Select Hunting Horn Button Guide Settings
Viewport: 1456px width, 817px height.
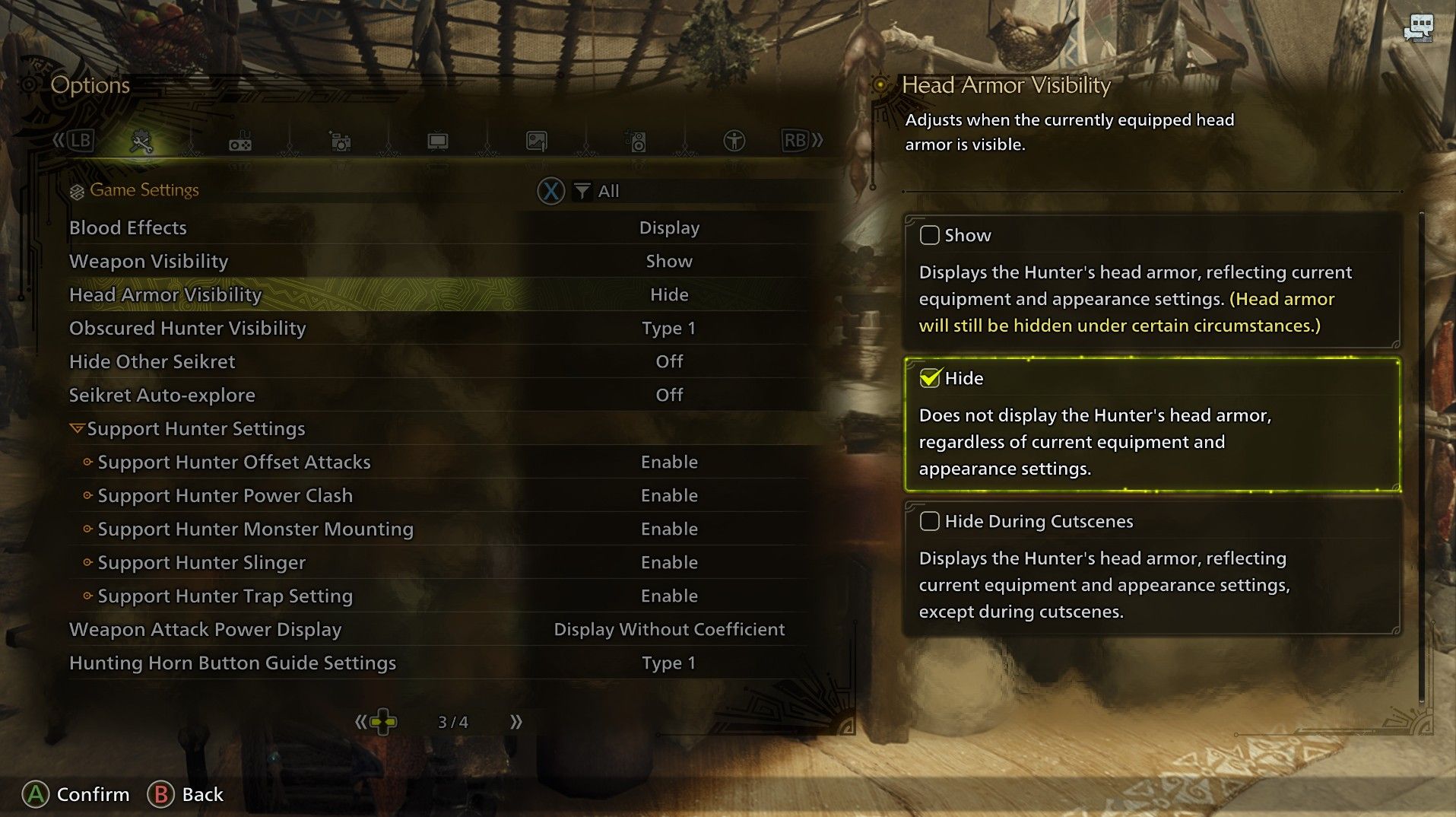tap(233, 663)
